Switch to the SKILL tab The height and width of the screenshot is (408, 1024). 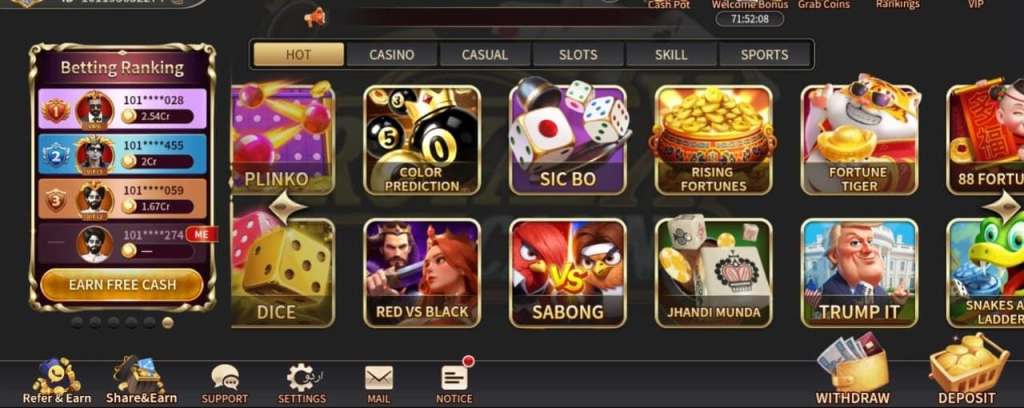(671, 55)
